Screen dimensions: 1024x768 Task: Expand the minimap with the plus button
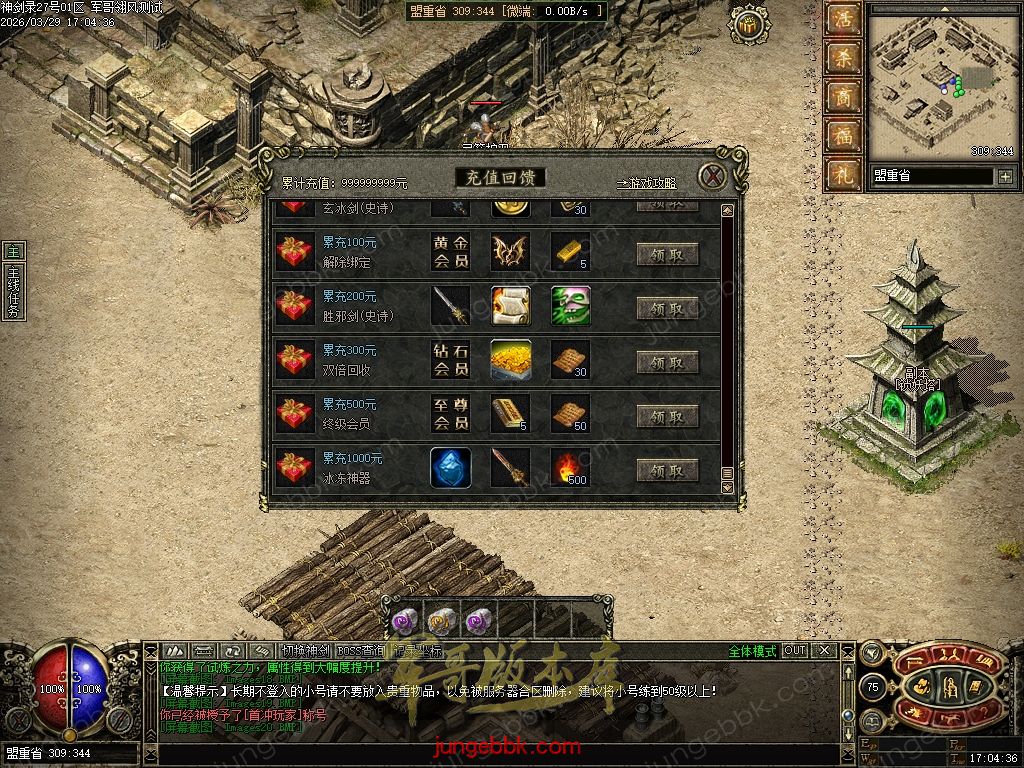(1005, 176)
